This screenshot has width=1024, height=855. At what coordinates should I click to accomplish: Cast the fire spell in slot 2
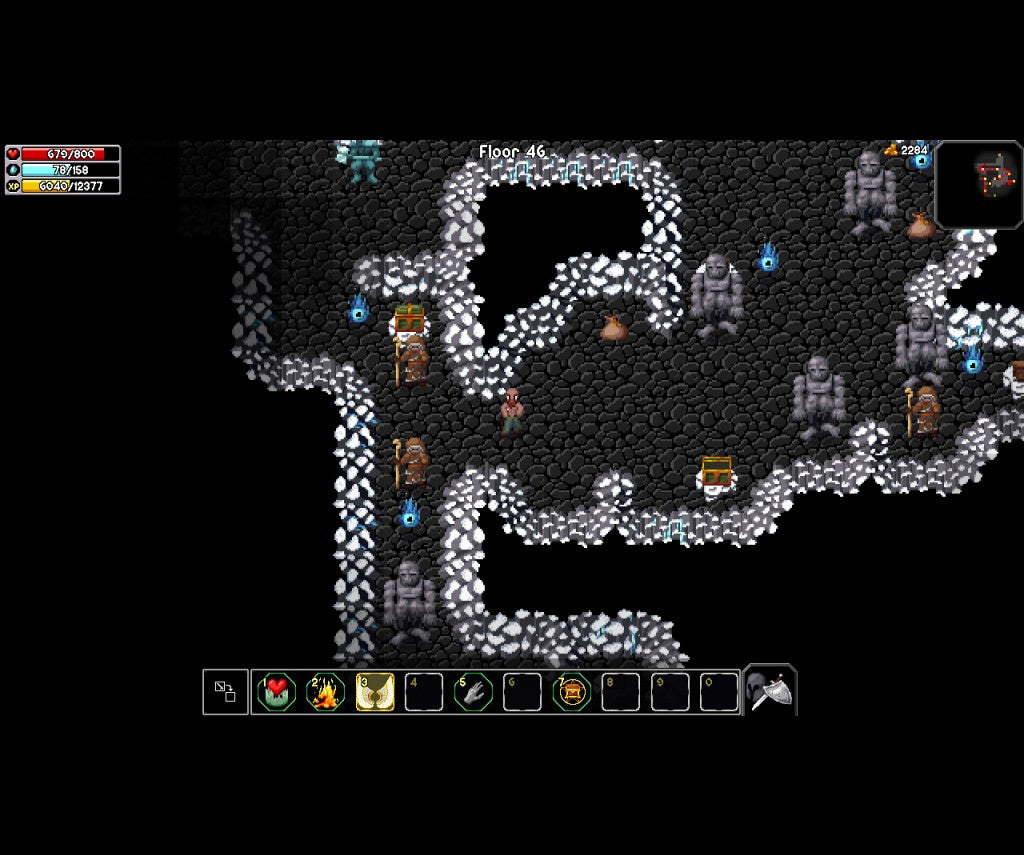click(x=326, y=692)
